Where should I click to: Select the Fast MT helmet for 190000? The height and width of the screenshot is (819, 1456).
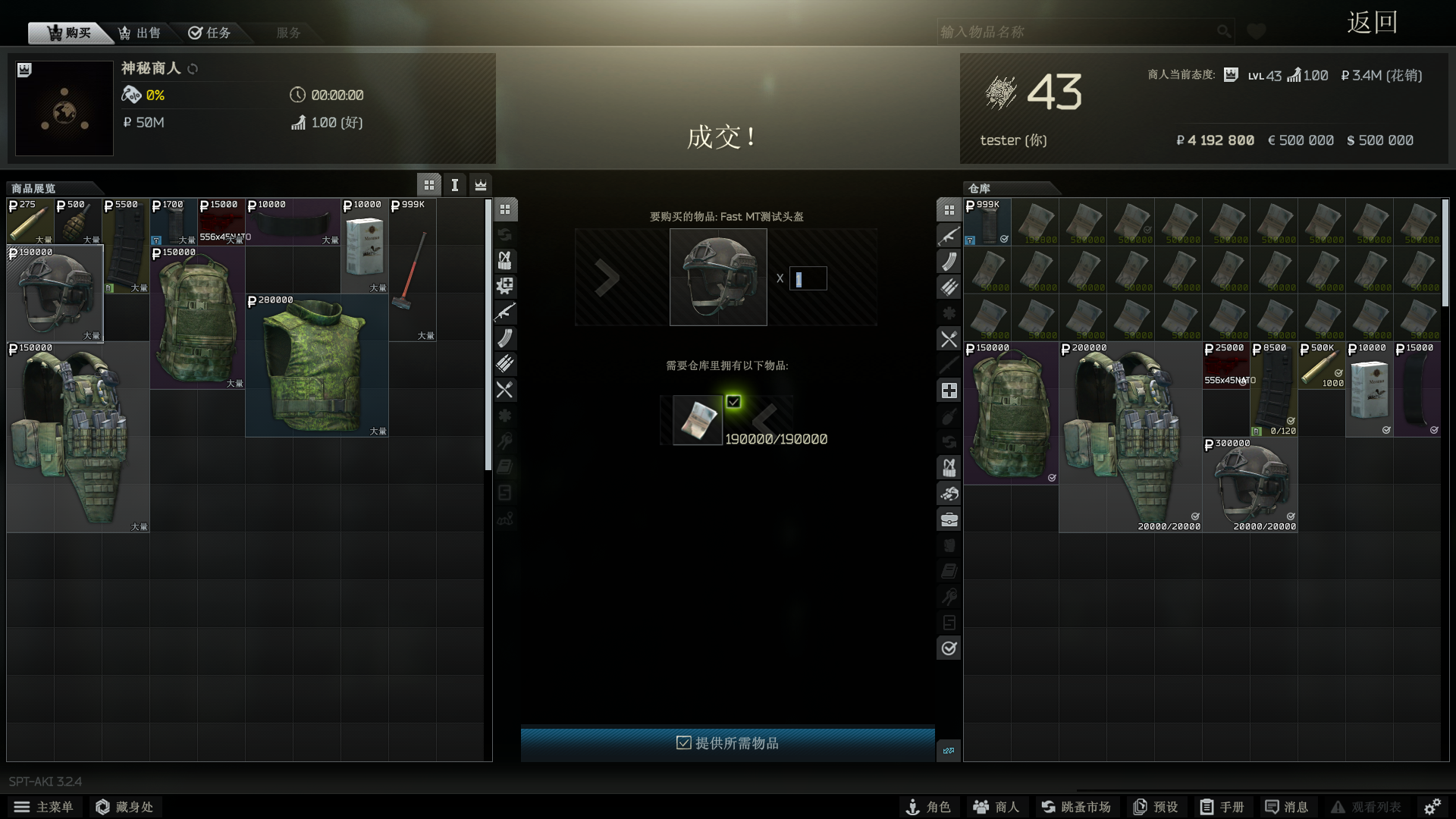click(x=55, y=294)
